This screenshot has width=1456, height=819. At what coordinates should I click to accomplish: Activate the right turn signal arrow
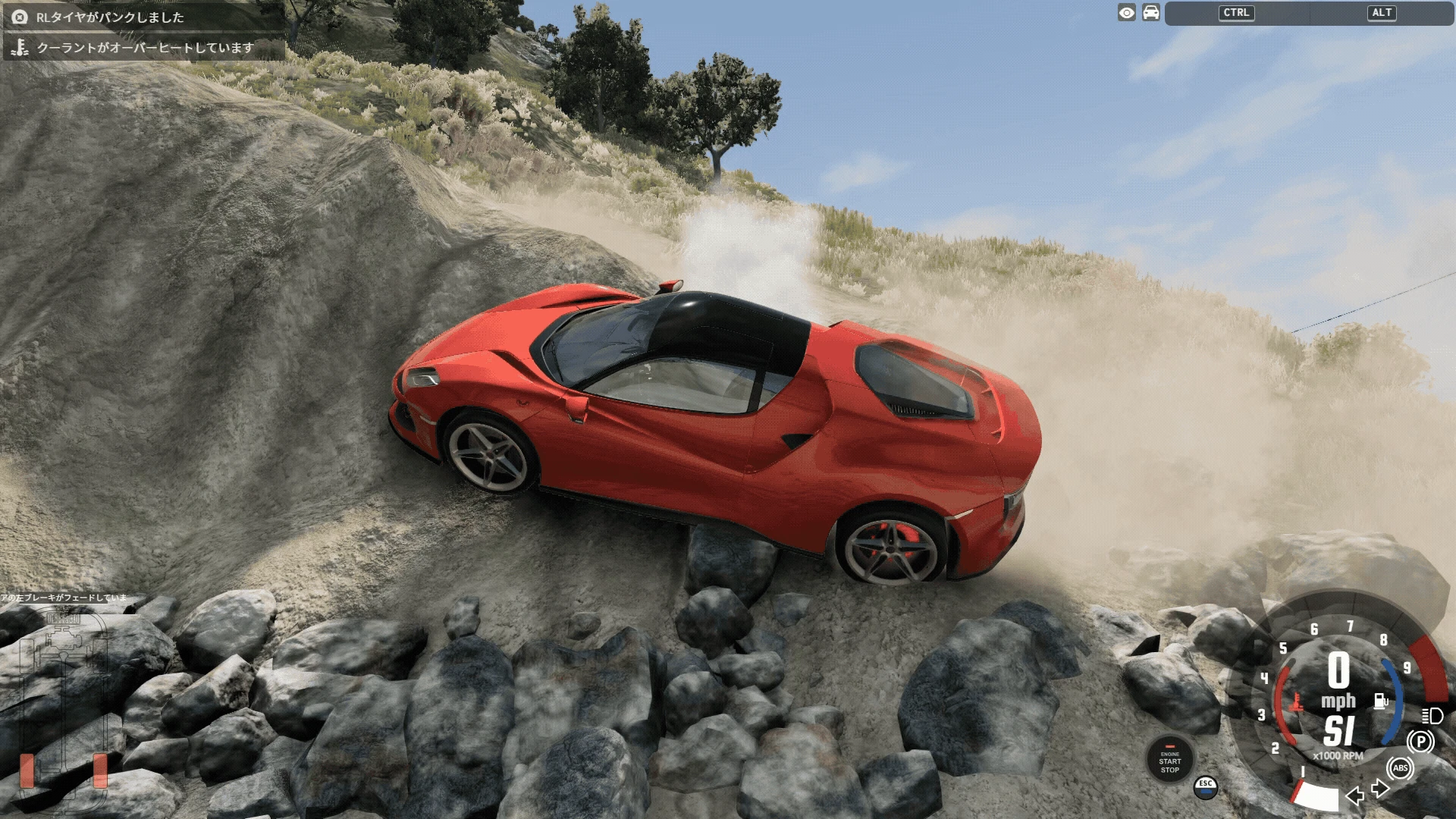[1381, 789]
